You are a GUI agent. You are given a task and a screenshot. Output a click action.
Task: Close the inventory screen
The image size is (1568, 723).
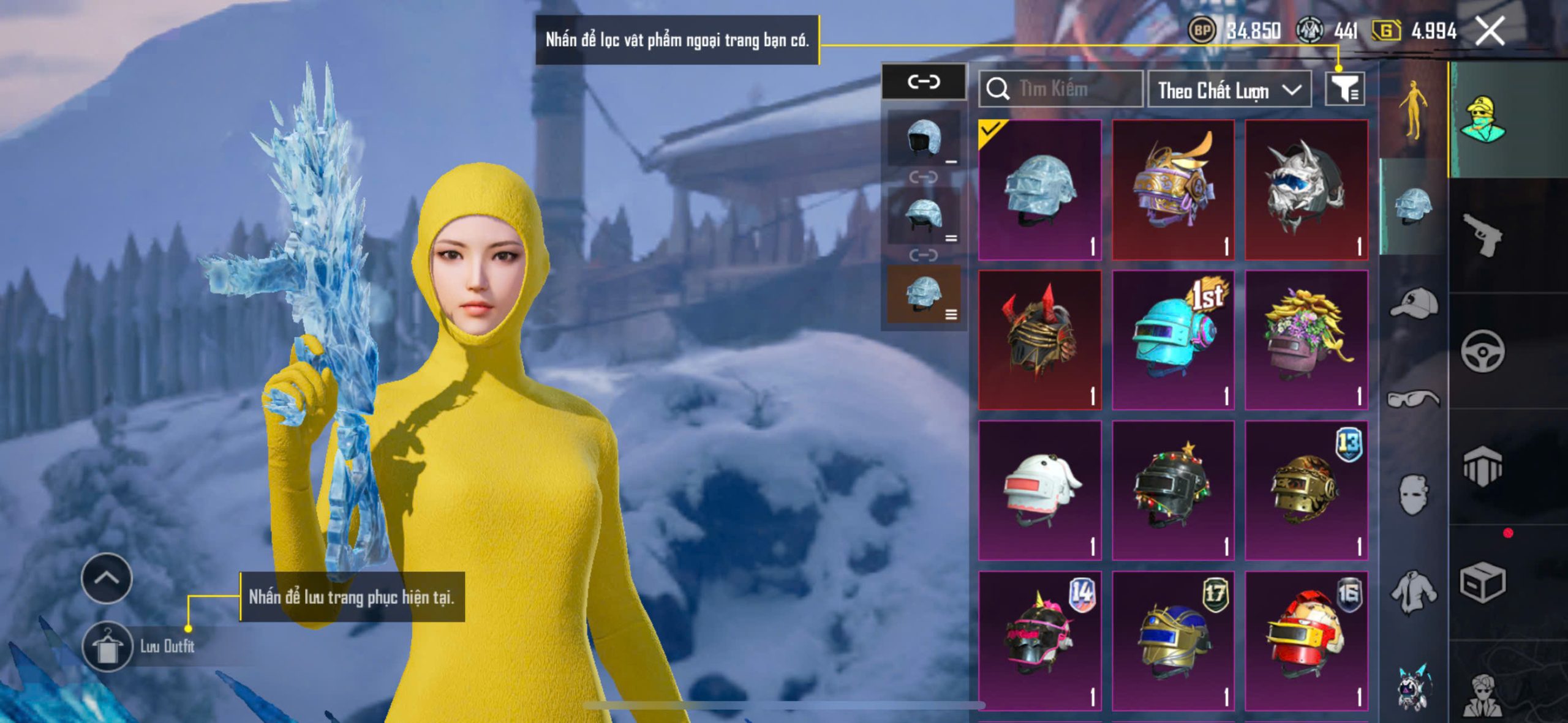[x=1490, y=31]
